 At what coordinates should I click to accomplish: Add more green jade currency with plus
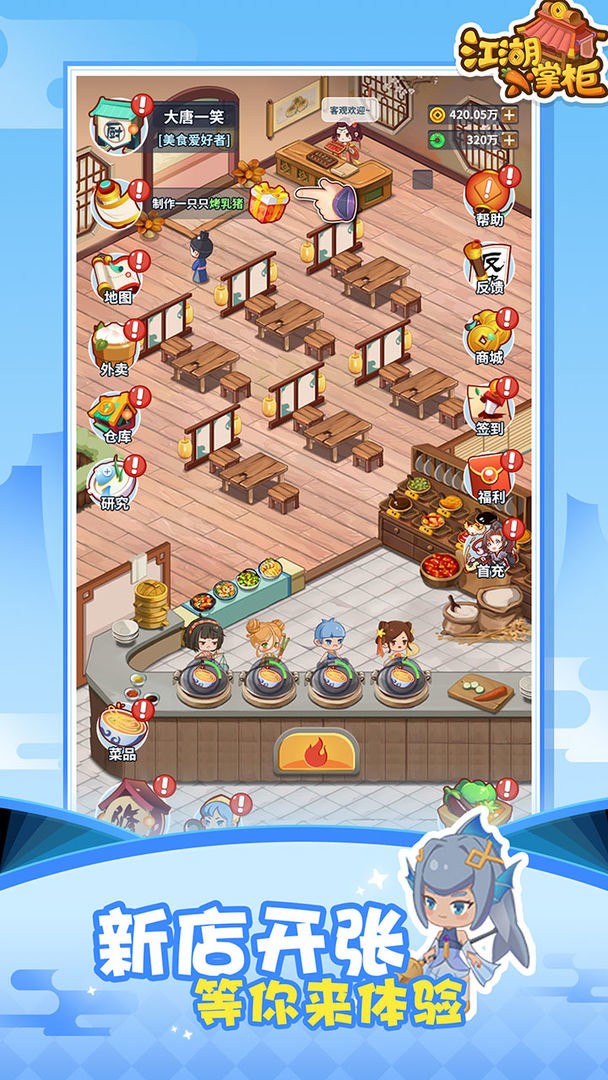point(510,140)
